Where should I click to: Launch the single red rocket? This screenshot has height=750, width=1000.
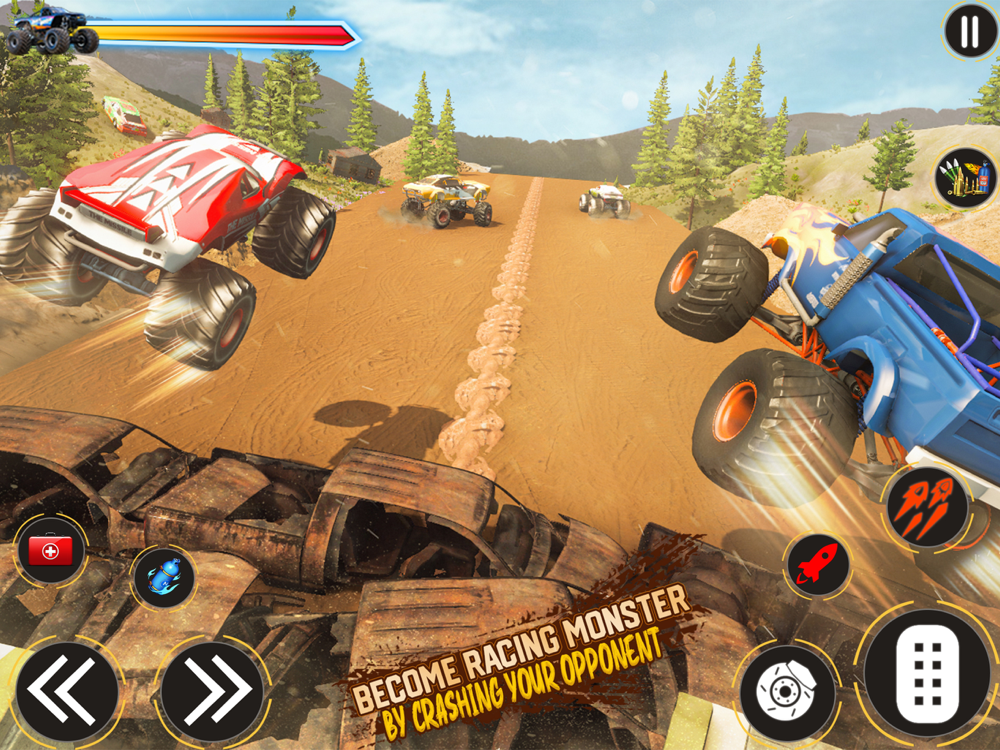817,565
